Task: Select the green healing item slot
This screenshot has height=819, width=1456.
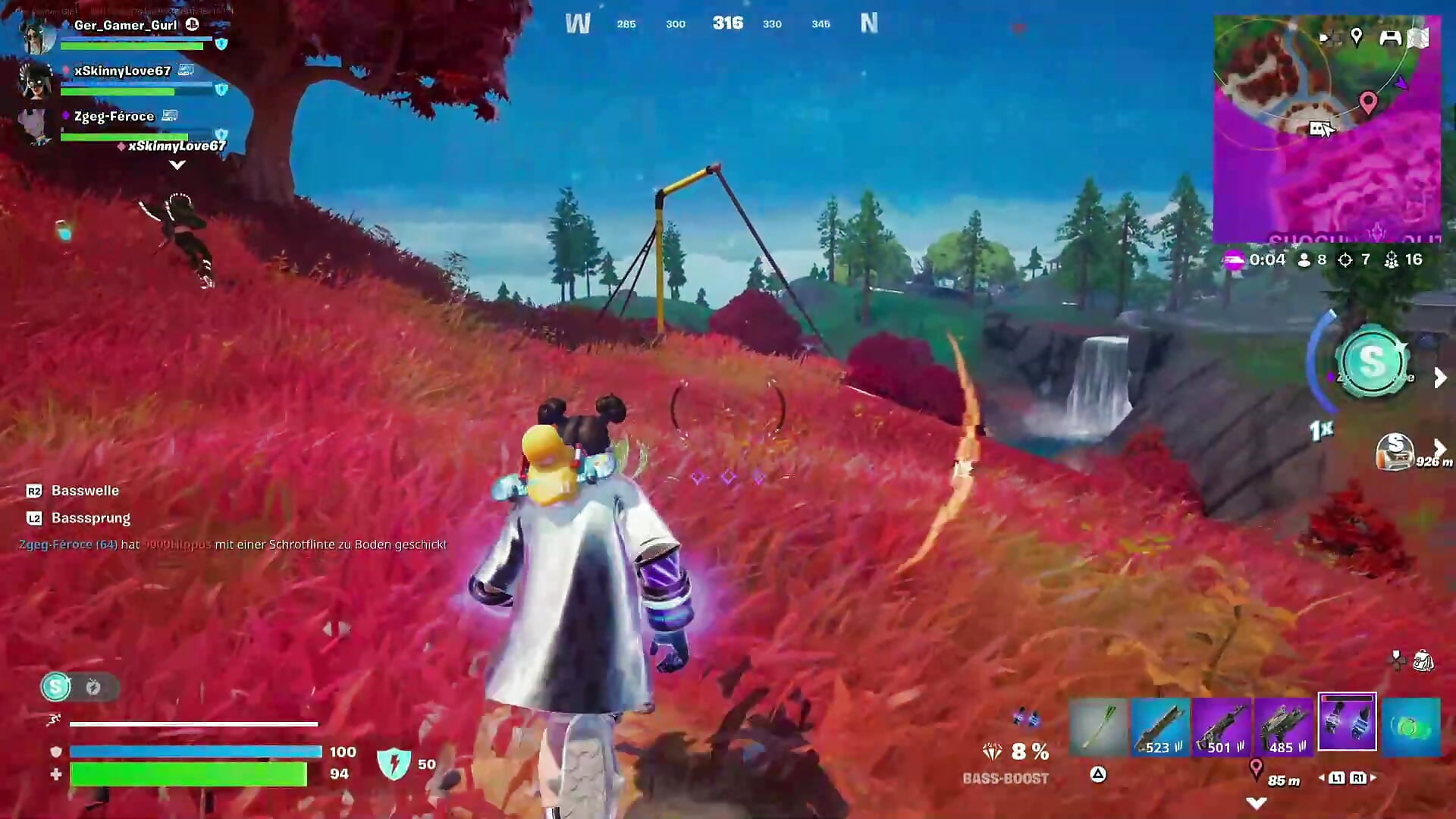Action: pyautogui.click(x=1410, y=726)
